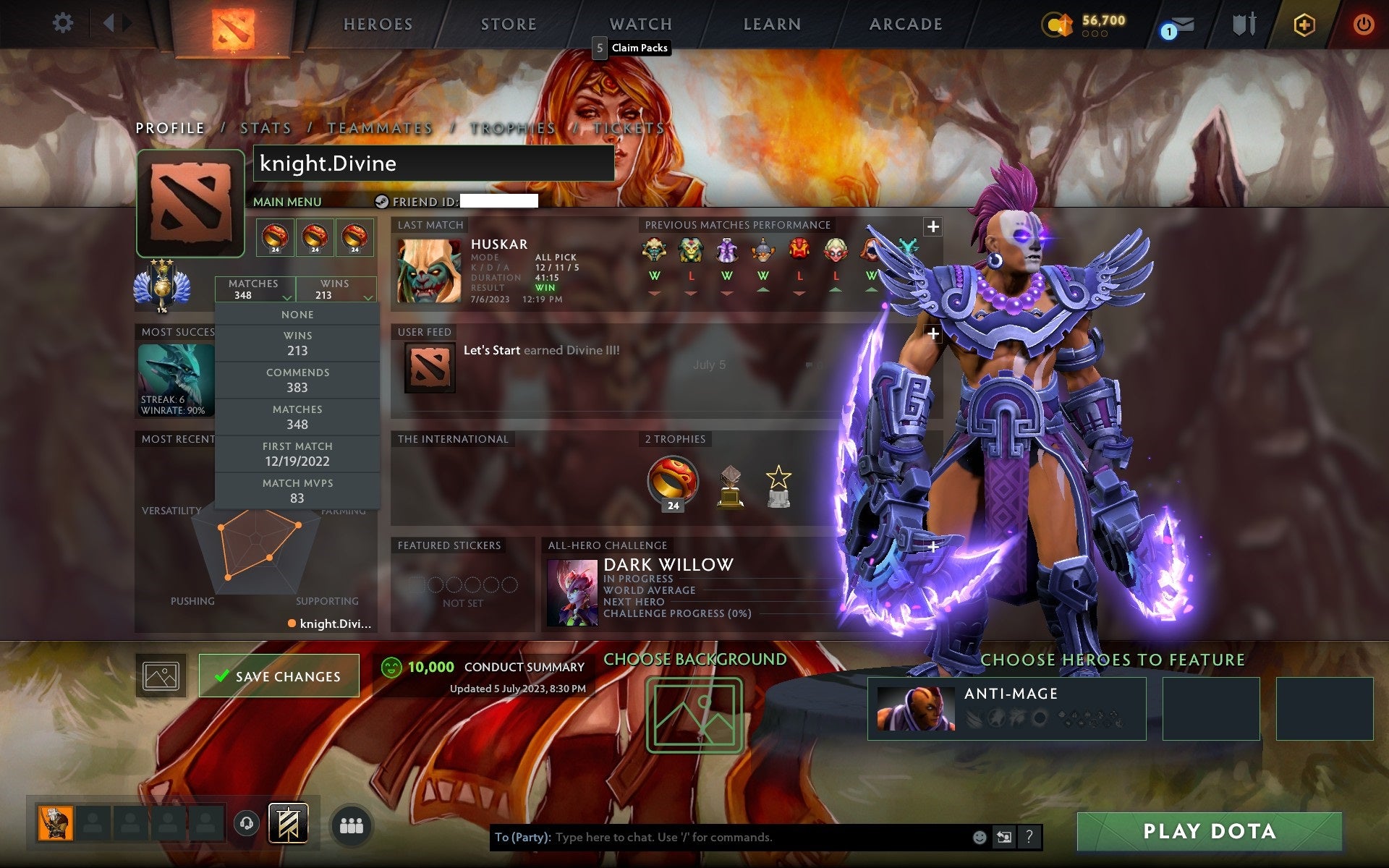The width and height of the screenshot is (1389, 868).
Task: Open the settings gear icon
Action: pos(64,22)
